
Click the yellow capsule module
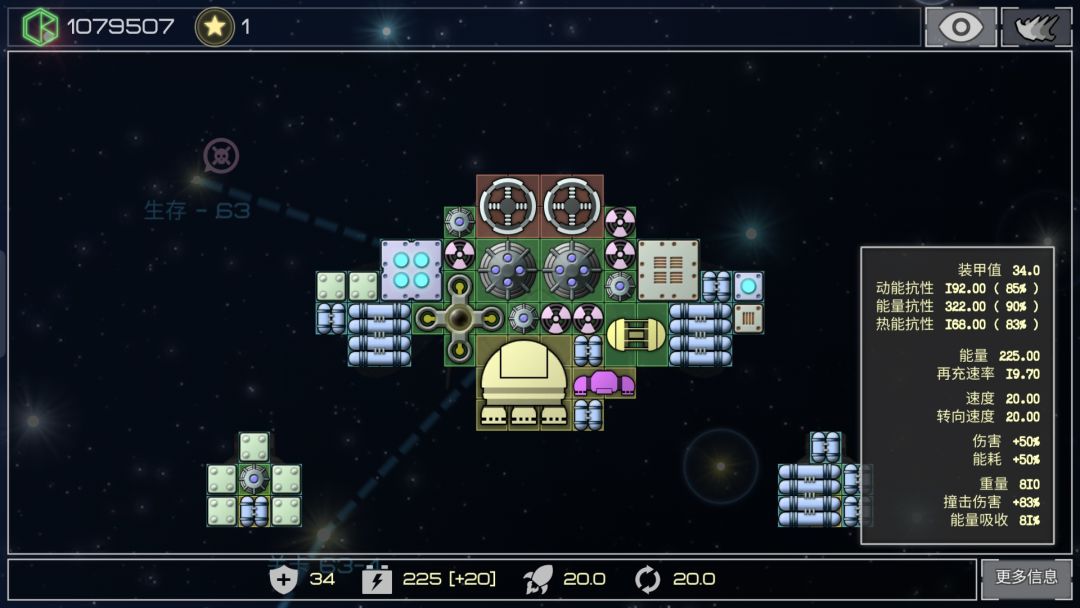(636, 334)
